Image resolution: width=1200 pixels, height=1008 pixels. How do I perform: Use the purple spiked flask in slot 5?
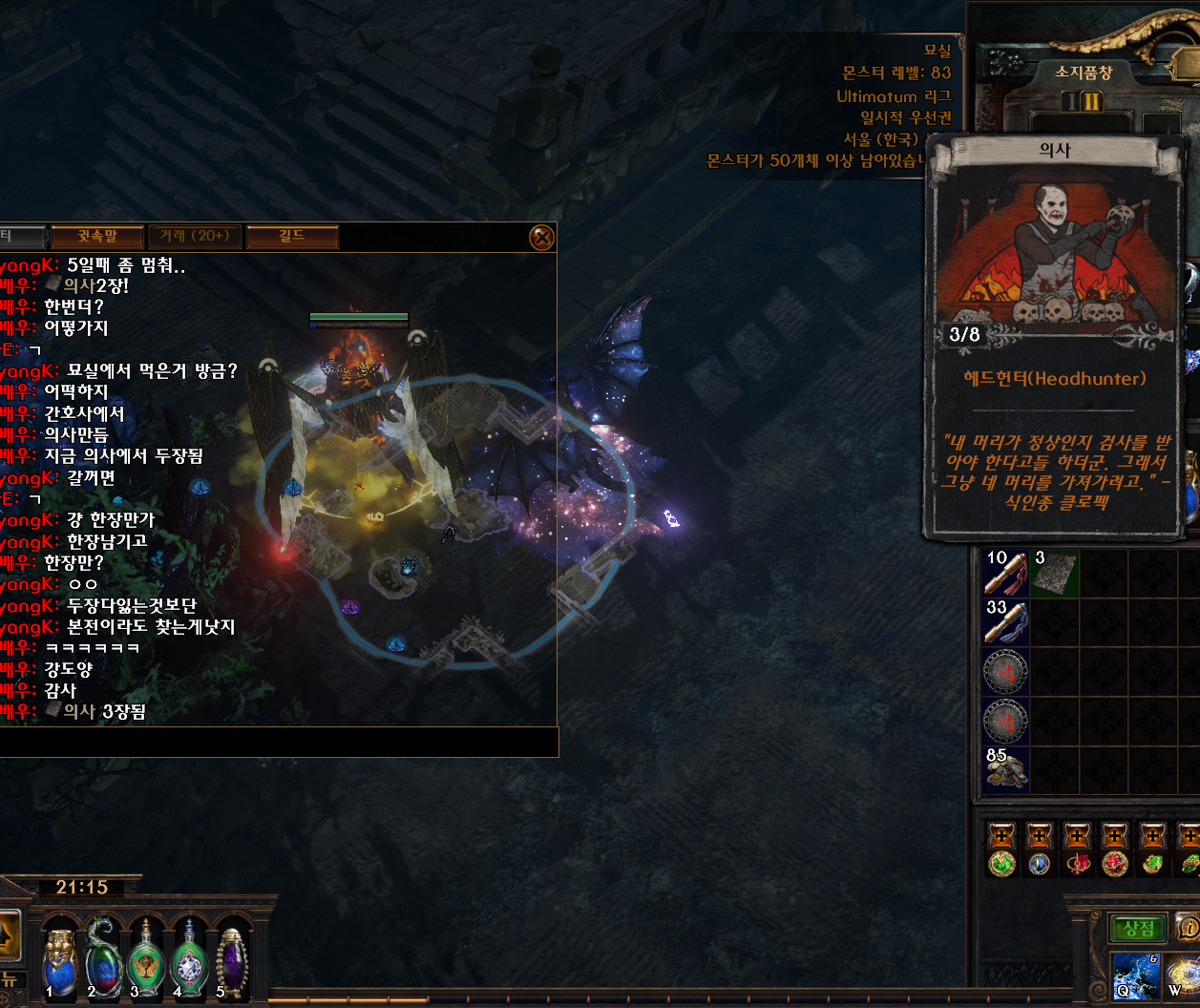click(232, 961)
